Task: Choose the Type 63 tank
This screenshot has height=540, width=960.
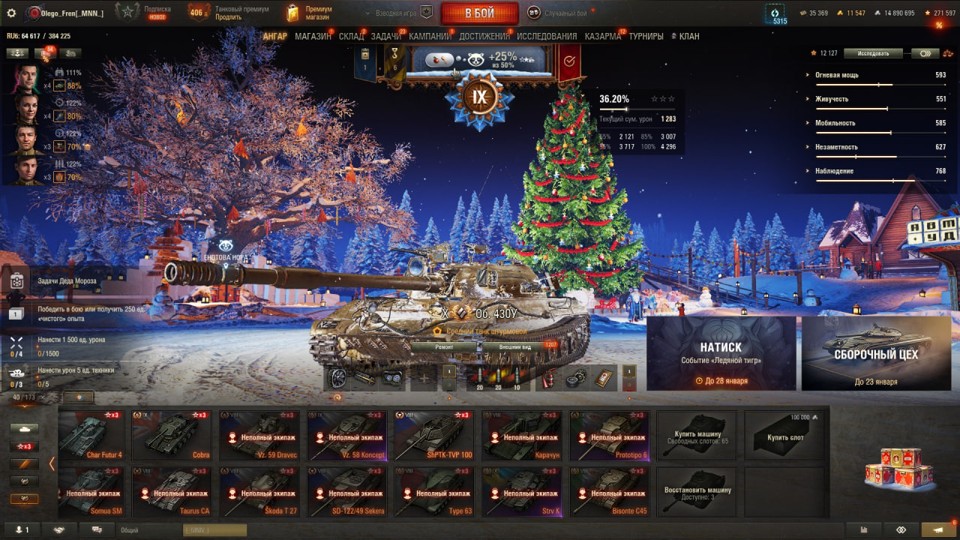Action: click(x=433, y=490)
